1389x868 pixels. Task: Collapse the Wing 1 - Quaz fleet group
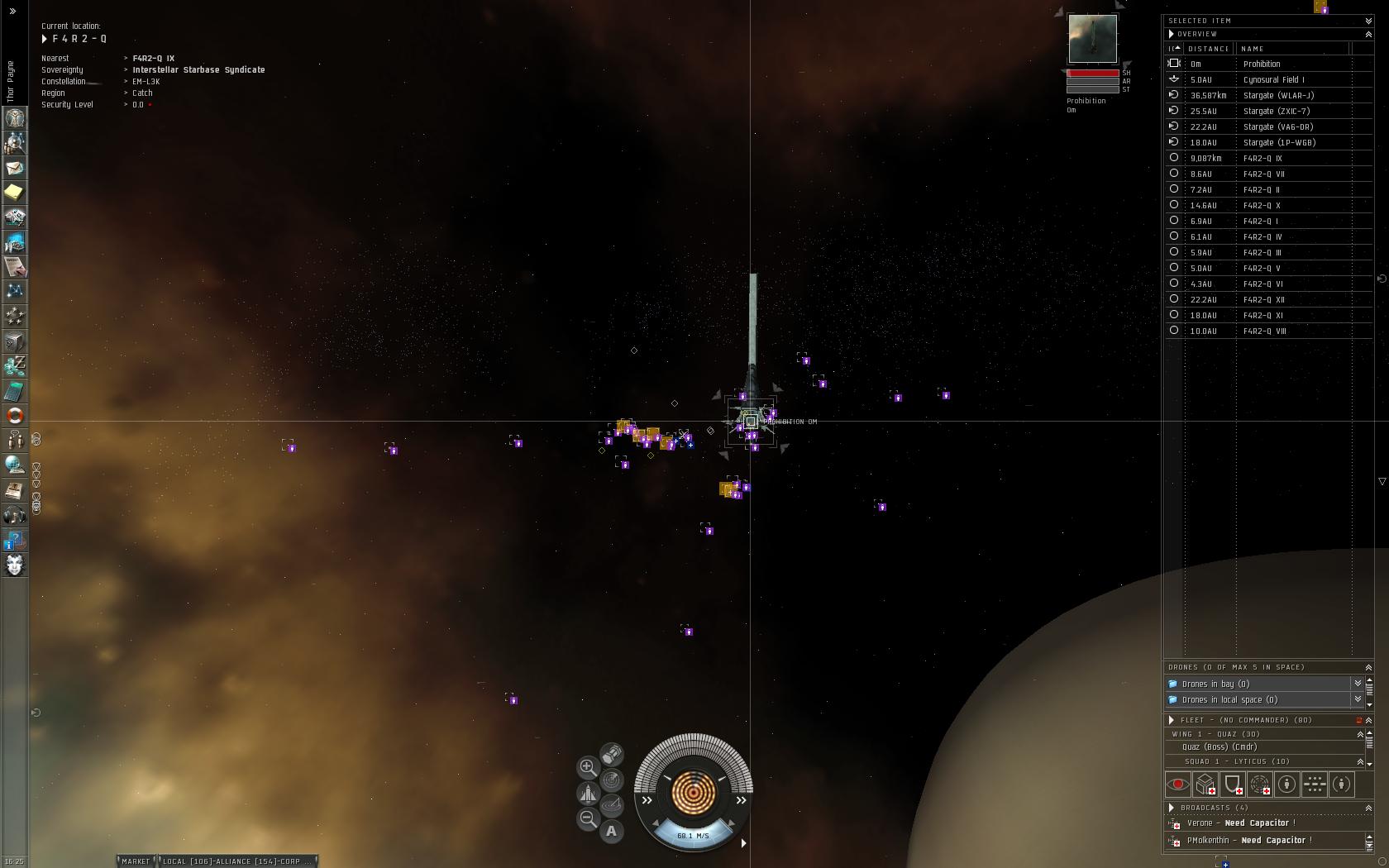pos(1360,734)
